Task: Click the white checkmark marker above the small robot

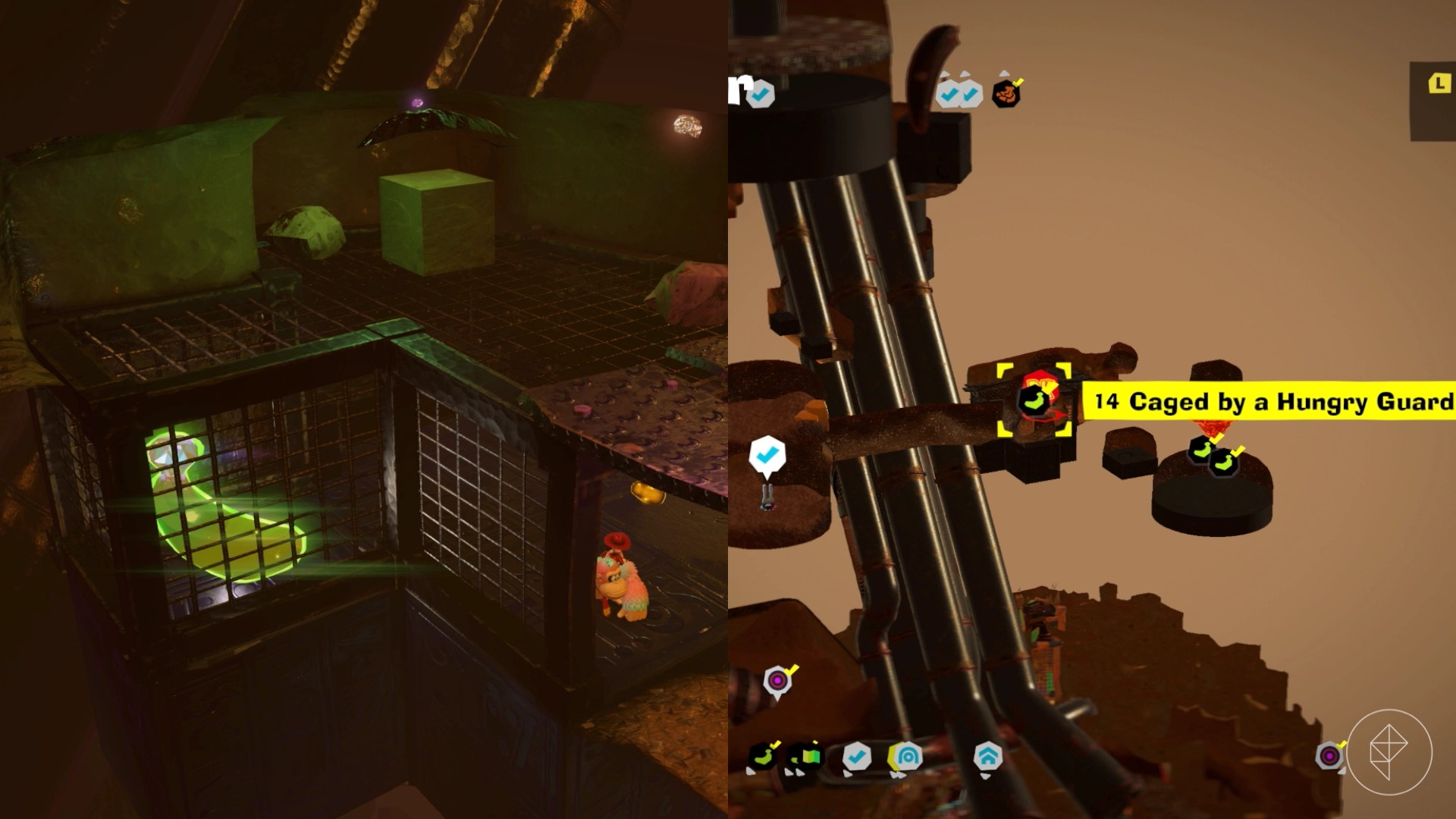Action: tap(767, 455)
